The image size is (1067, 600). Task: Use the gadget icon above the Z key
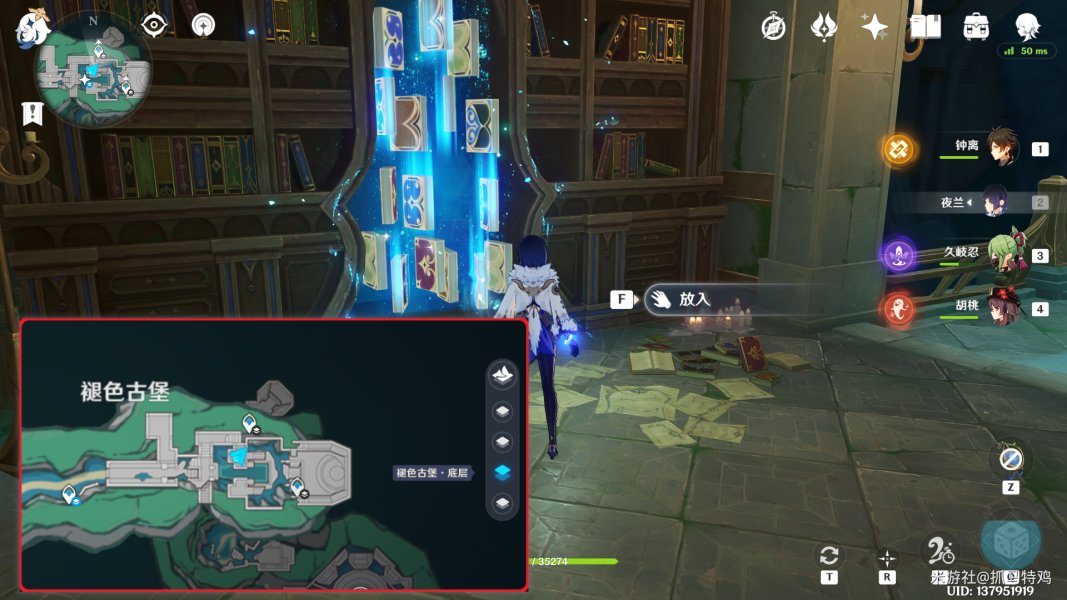1010,460
